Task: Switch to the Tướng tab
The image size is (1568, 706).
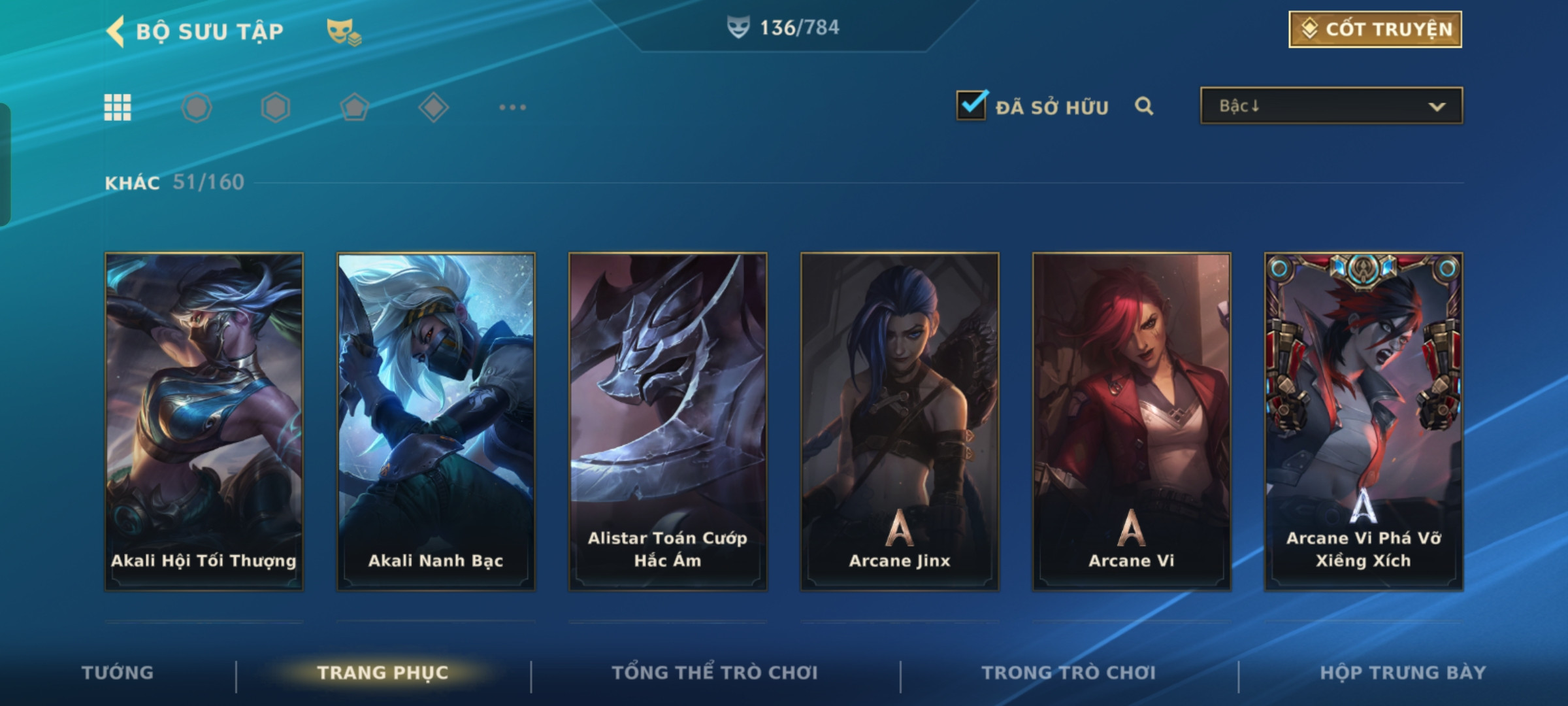Action: (118, 673)
